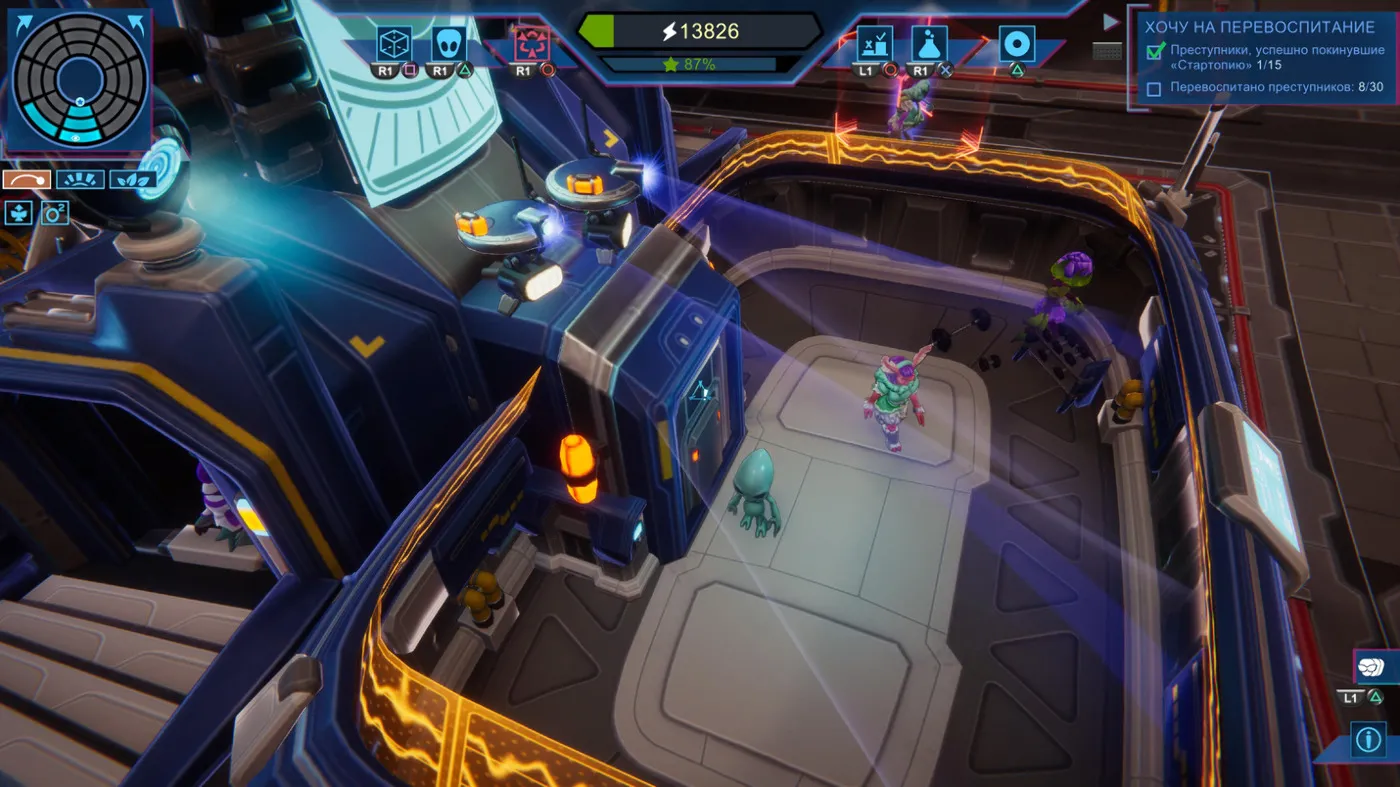Open the checklist ranking icon
The height and width of the screenshot is (787, 1400).
click(x=874, y=44)
